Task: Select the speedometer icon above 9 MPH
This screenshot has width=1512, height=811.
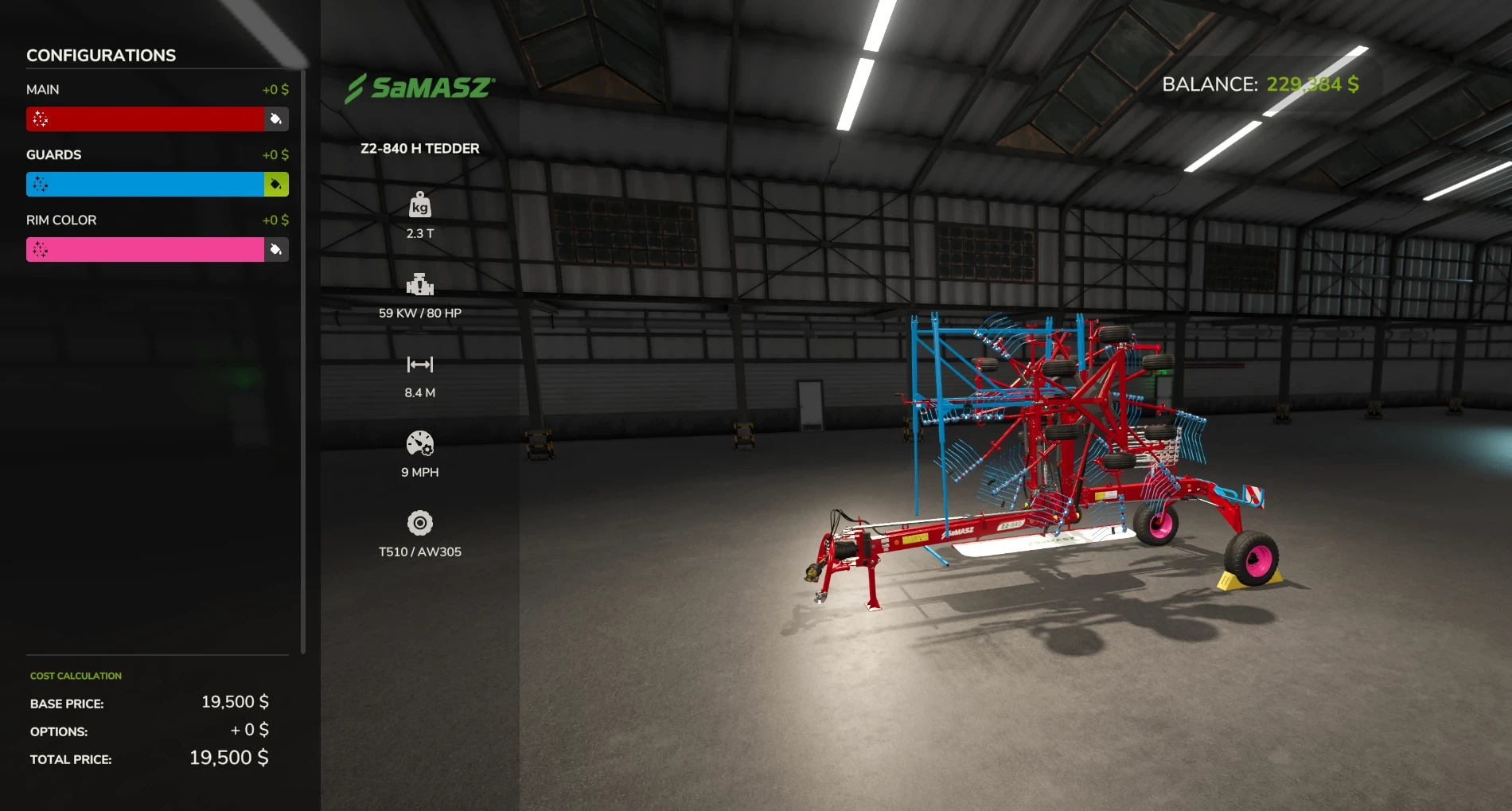Action: coord(420,444)
